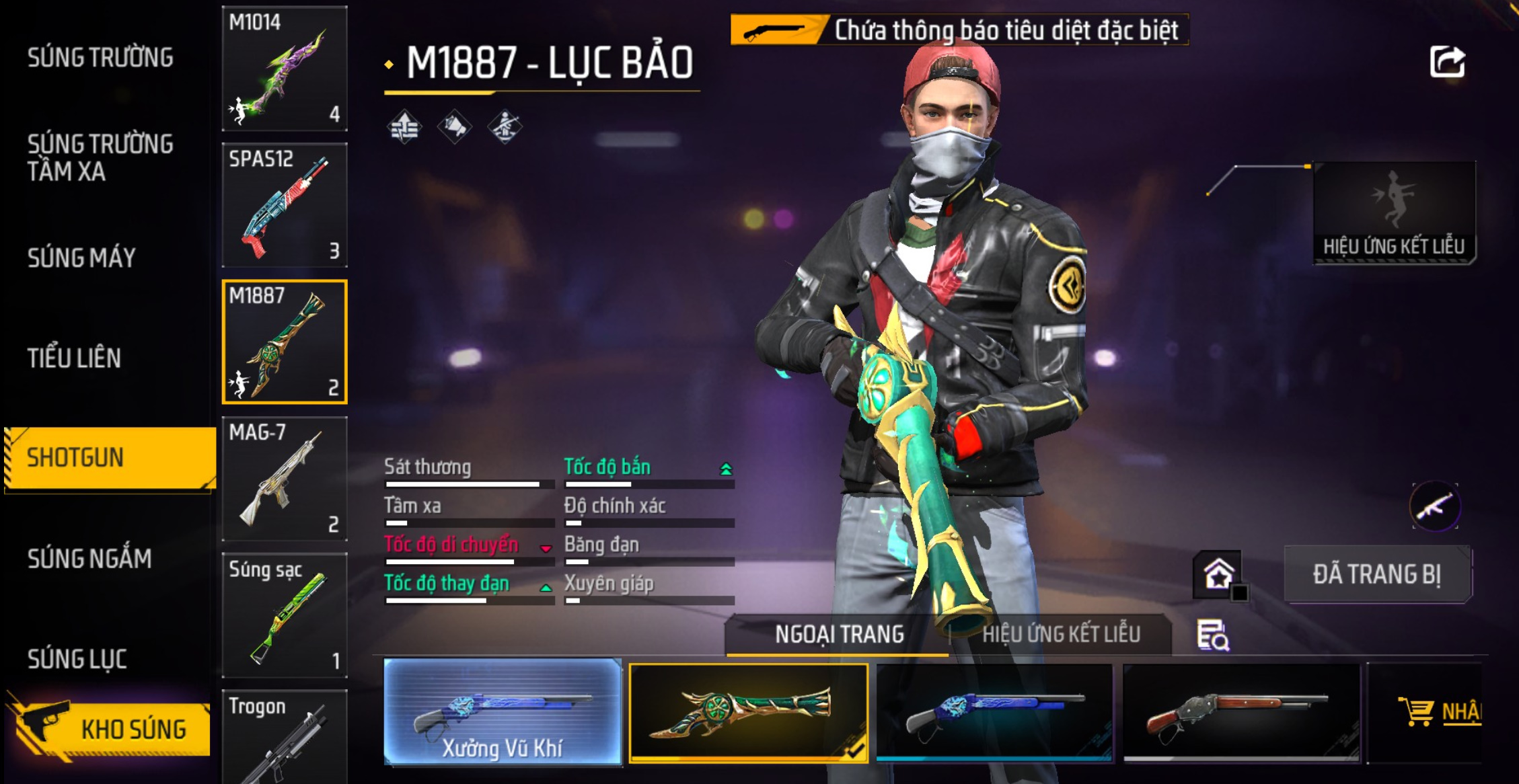The width and height of the screenshot is (1519, 784).
Task: Click the share icon
Action: pyautogui.click(x=1447, y=63)
